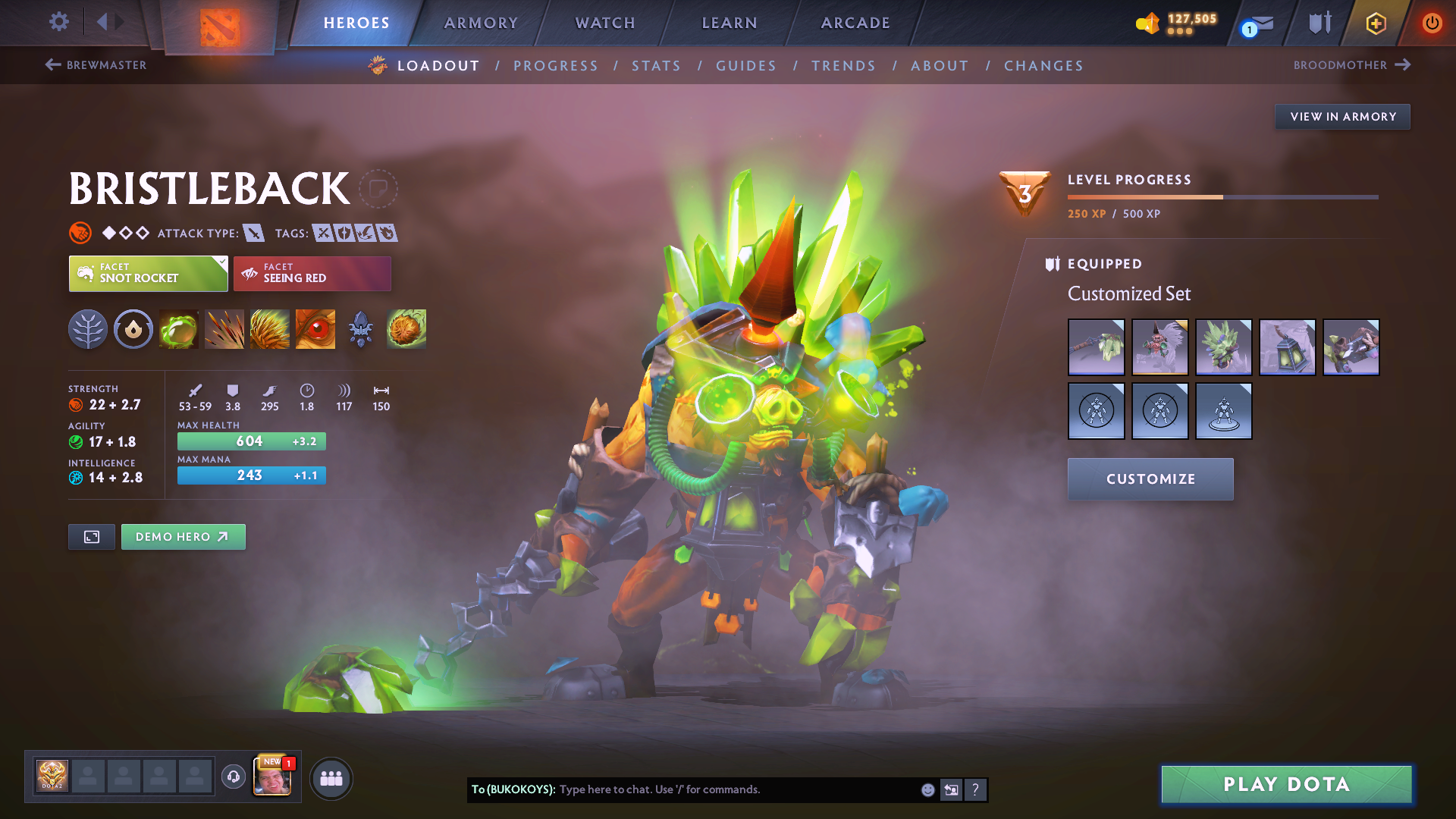
Task: Show the Progress sub-tab
Action: tap(556, 66)
